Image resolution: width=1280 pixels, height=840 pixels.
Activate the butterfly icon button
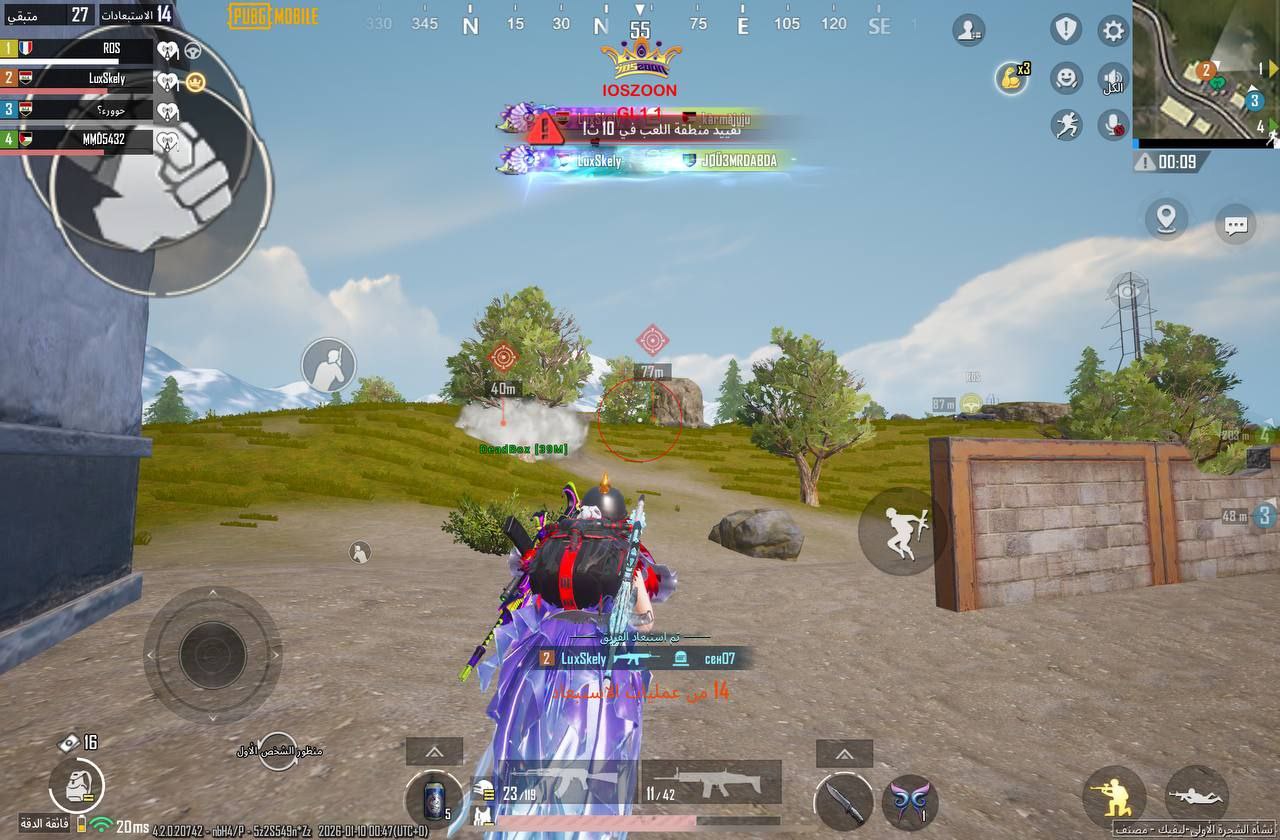click(910, 801)
